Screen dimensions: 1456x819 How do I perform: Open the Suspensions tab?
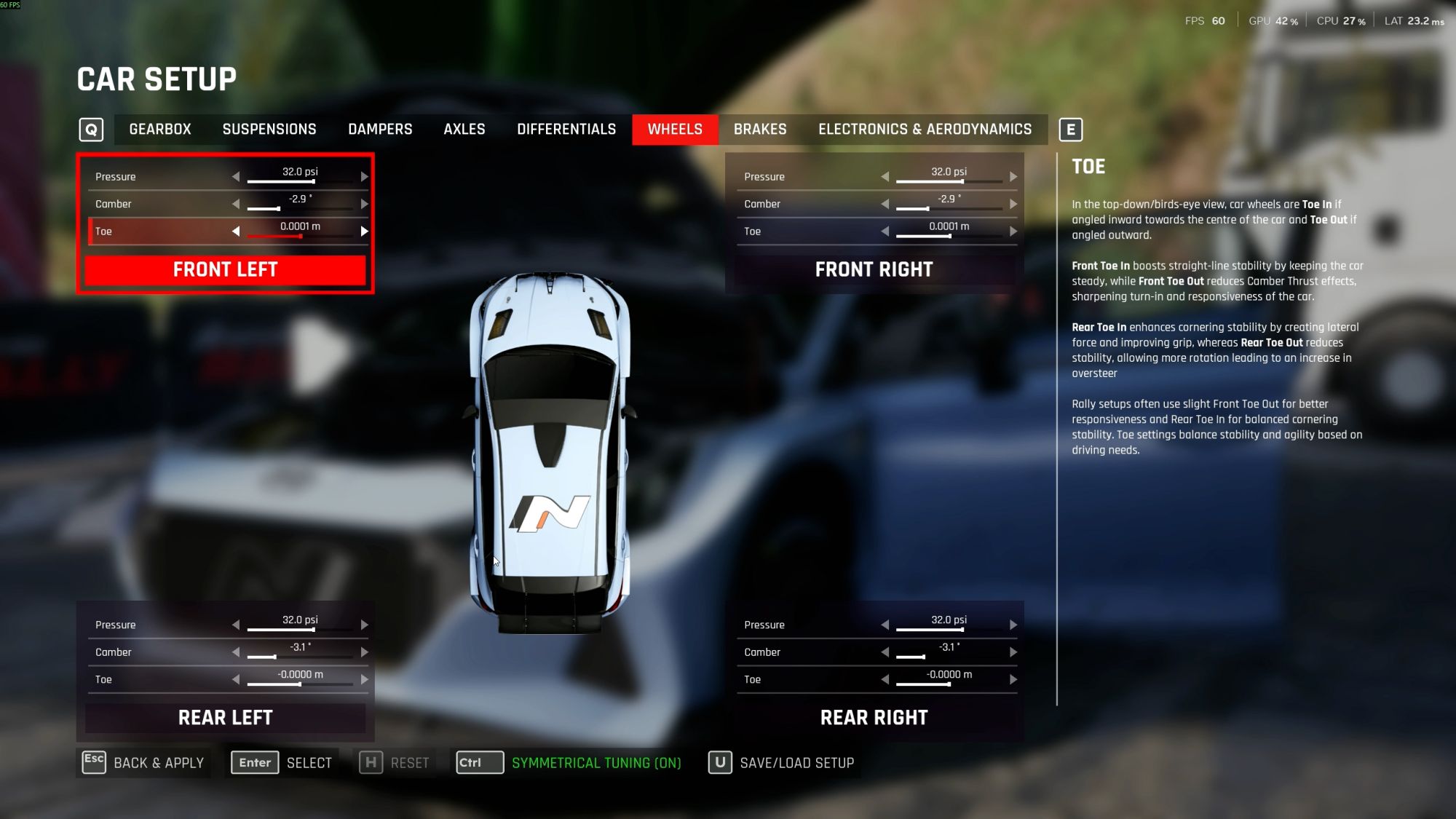tap(269, 130)
